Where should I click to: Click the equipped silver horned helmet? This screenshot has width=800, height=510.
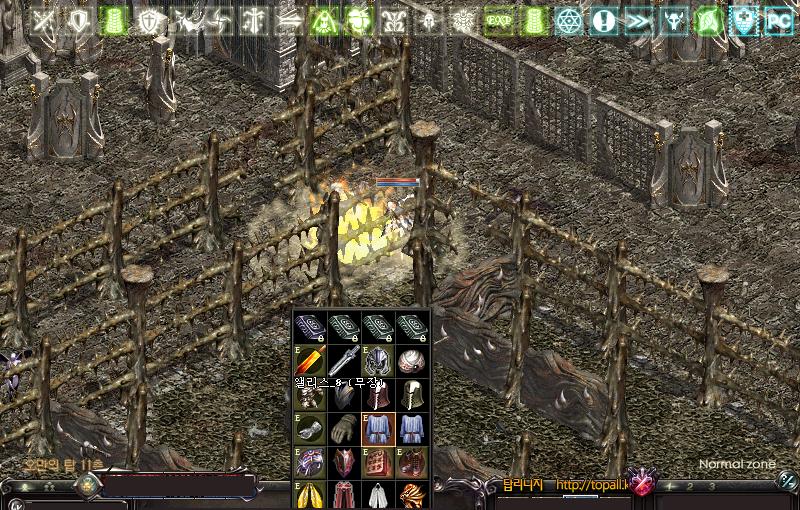[x=377, y=361]
